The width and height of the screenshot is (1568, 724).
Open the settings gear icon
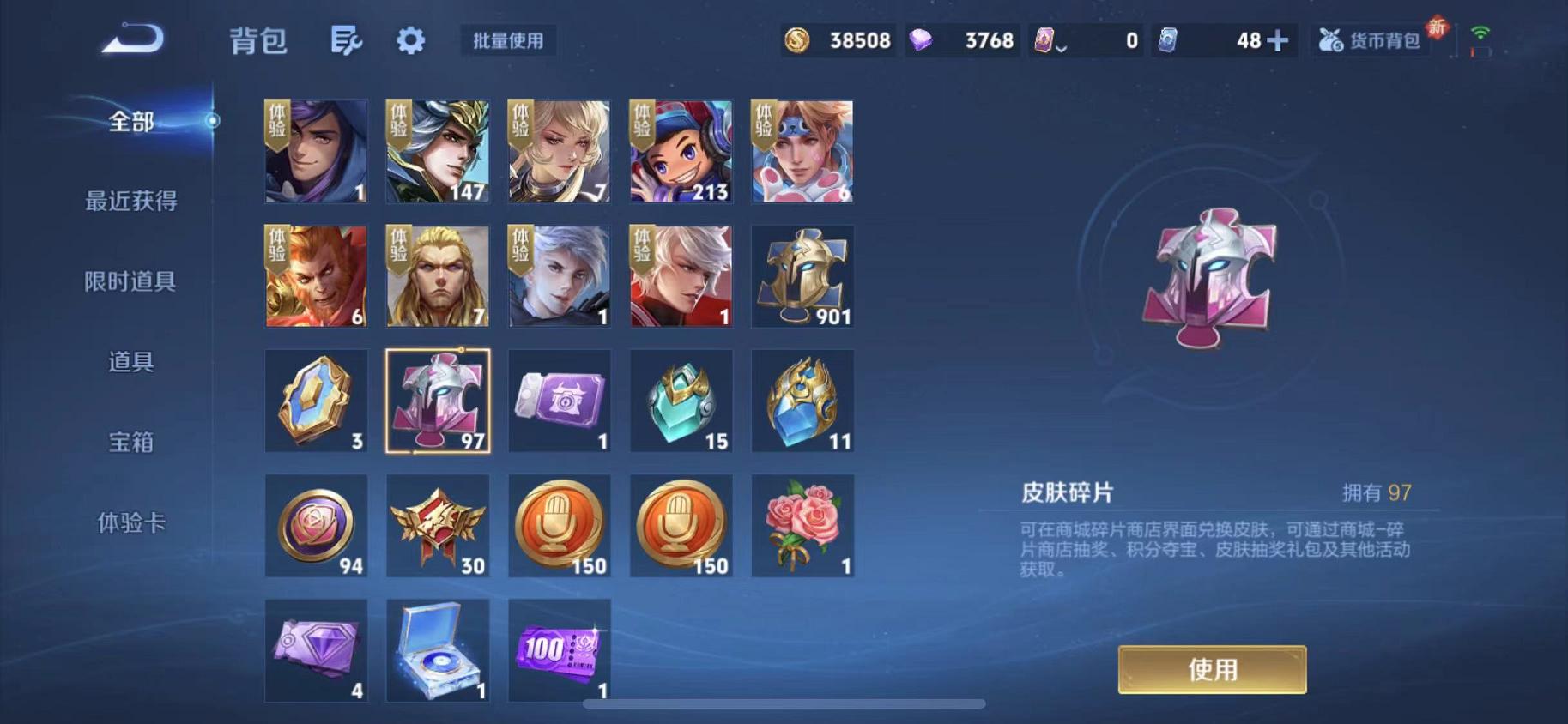[x=409, y=39]
